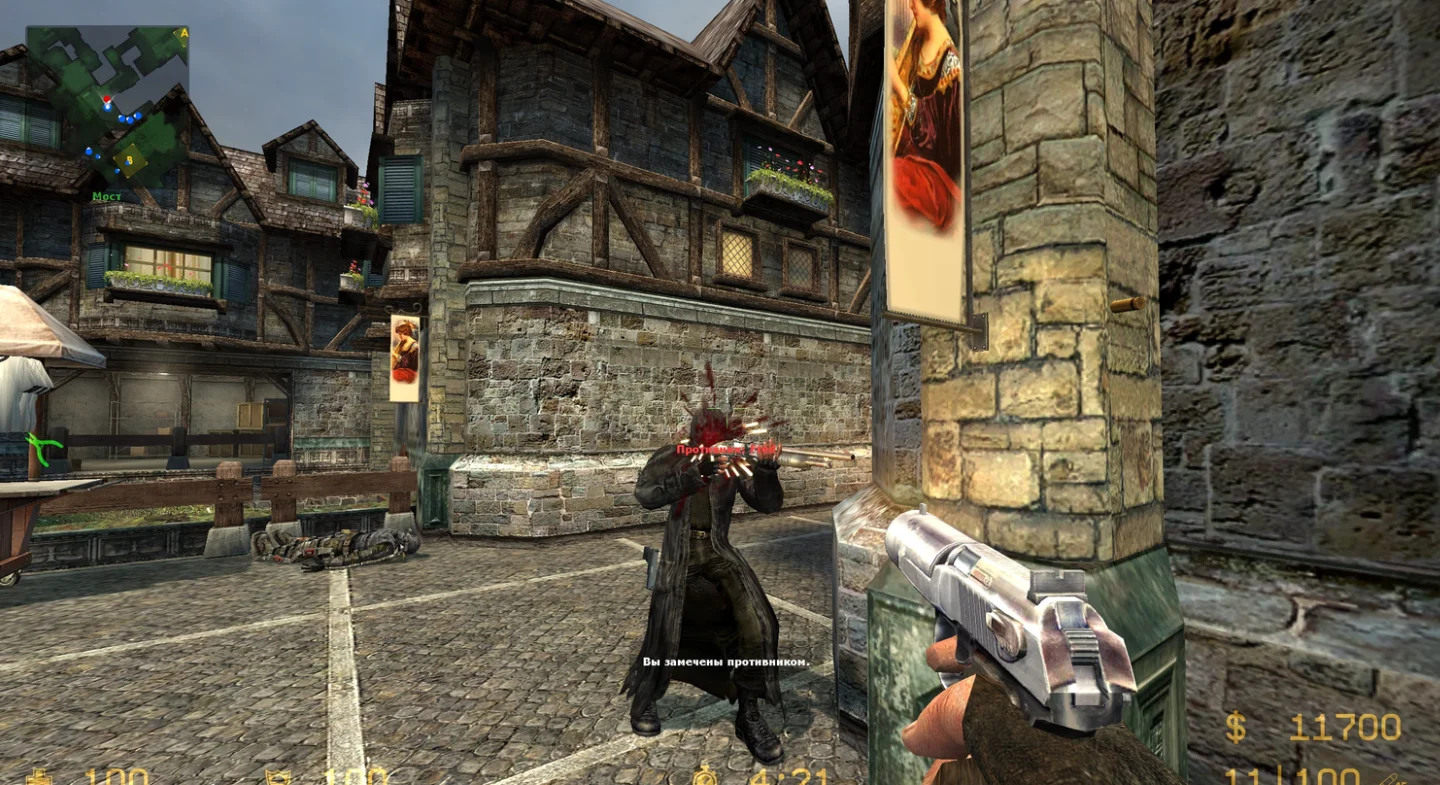Click the radar minimap

coord(107,106)
